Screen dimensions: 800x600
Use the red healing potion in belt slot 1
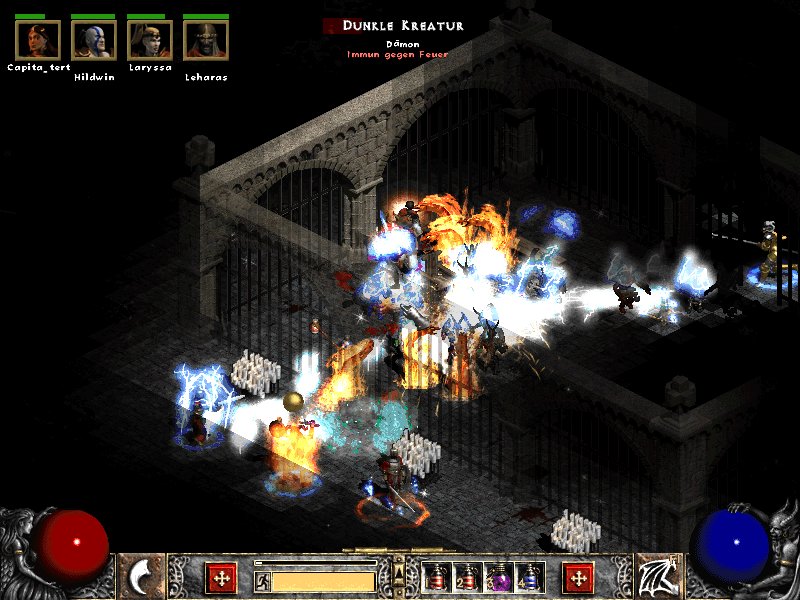(x=436, y=577)
